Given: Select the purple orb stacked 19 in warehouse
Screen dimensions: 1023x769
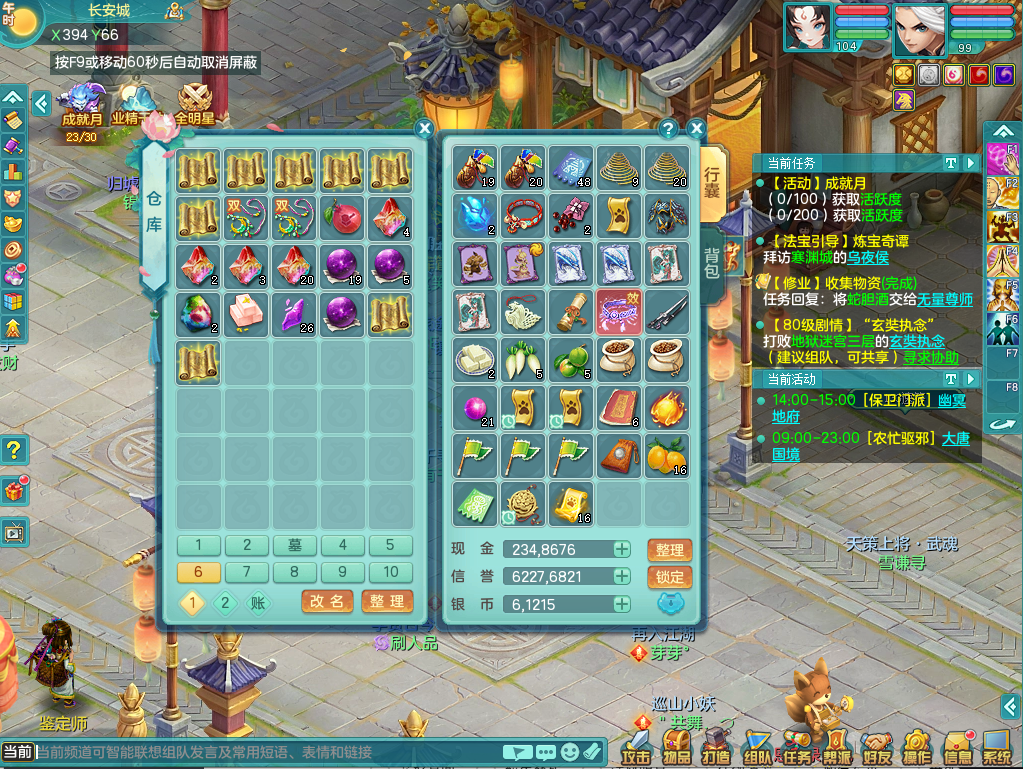Looking at the screenshot, I should pyautogui.click(x=342, y=265).
